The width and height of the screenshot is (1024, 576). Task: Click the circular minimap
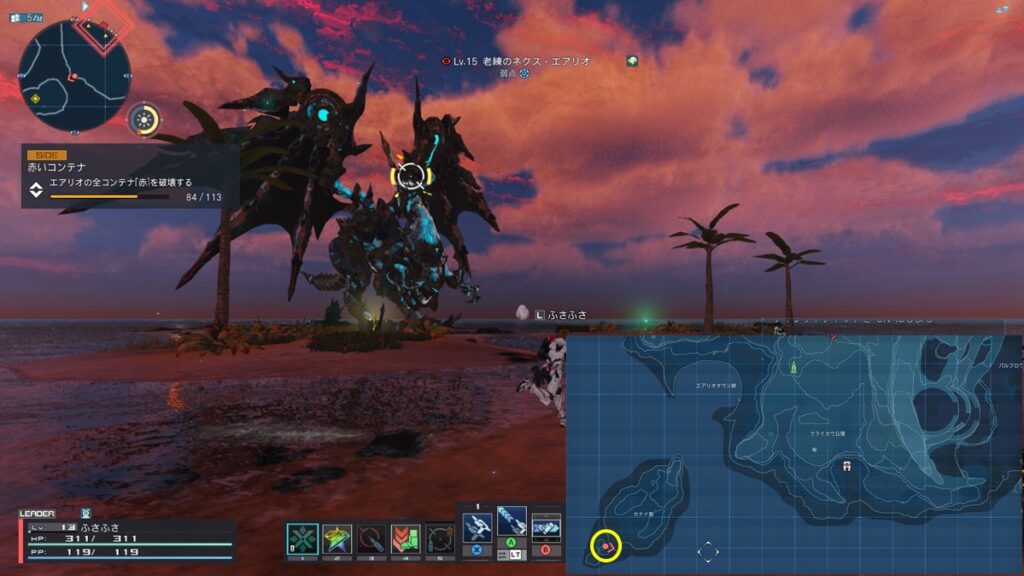pos(74,75)
